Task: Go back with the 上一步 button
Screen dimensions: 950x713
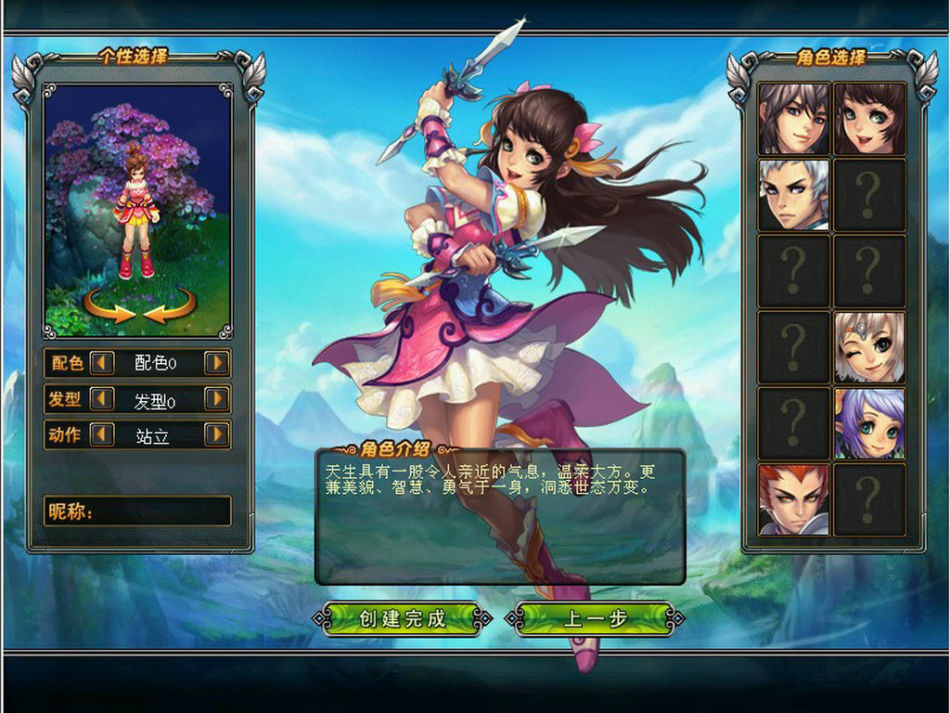Action: pos(596,618)
